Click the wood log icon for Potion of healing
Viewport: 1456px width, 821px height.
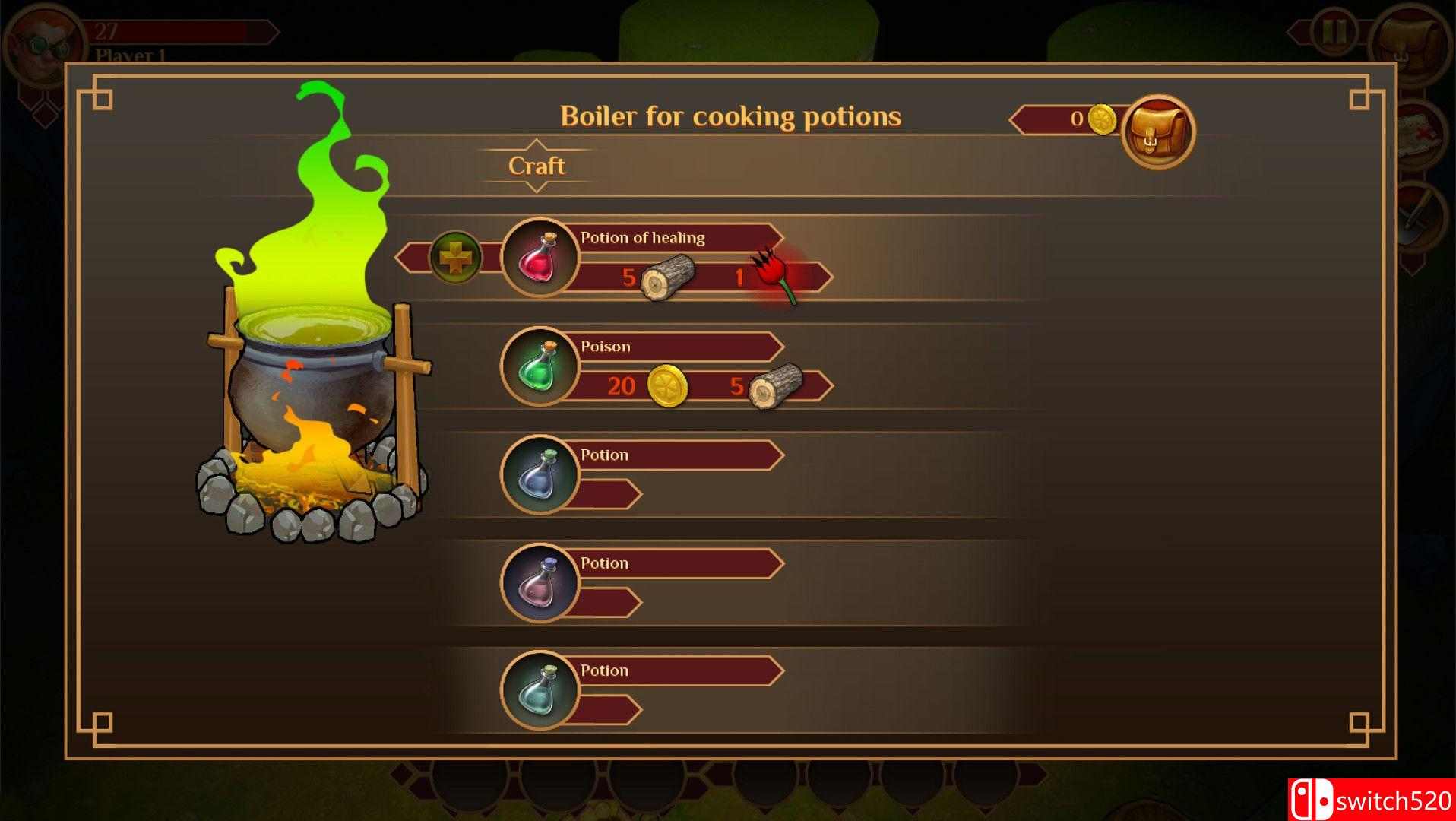pos(667,277)
